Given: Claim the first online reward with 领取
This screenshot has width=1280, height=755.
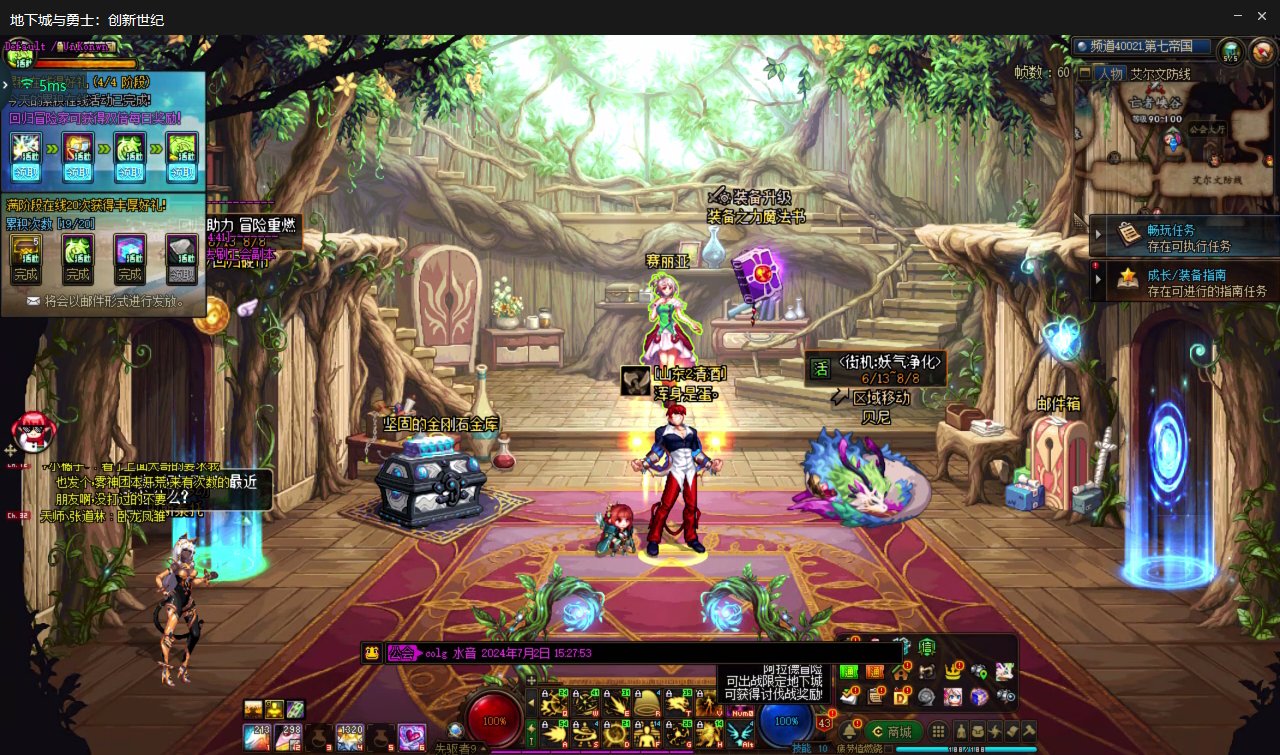Looking at the screenshot, I should (24, 172).
